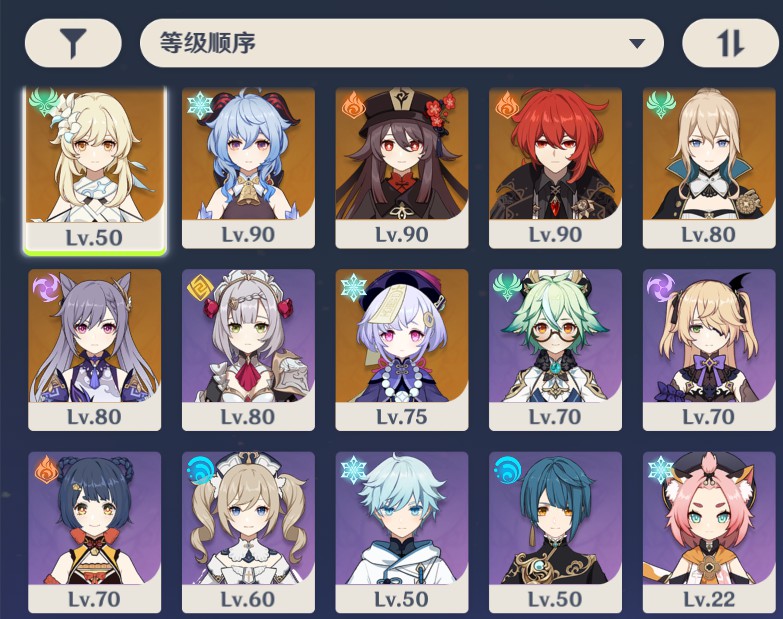
Task: Choose Xiangling's Lv.70 Pyro card
Action: click(x=95, y=530)
